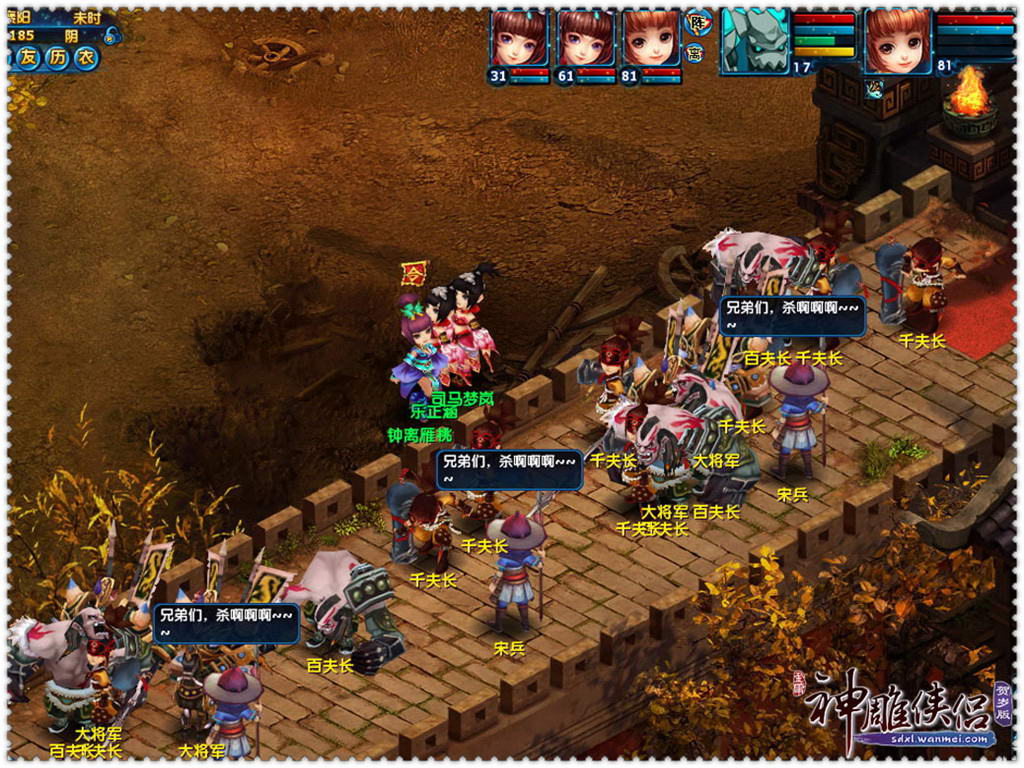Select the level 81 teammate portrait beside 阵 button
1024x768 pixels.
(651, 40)
